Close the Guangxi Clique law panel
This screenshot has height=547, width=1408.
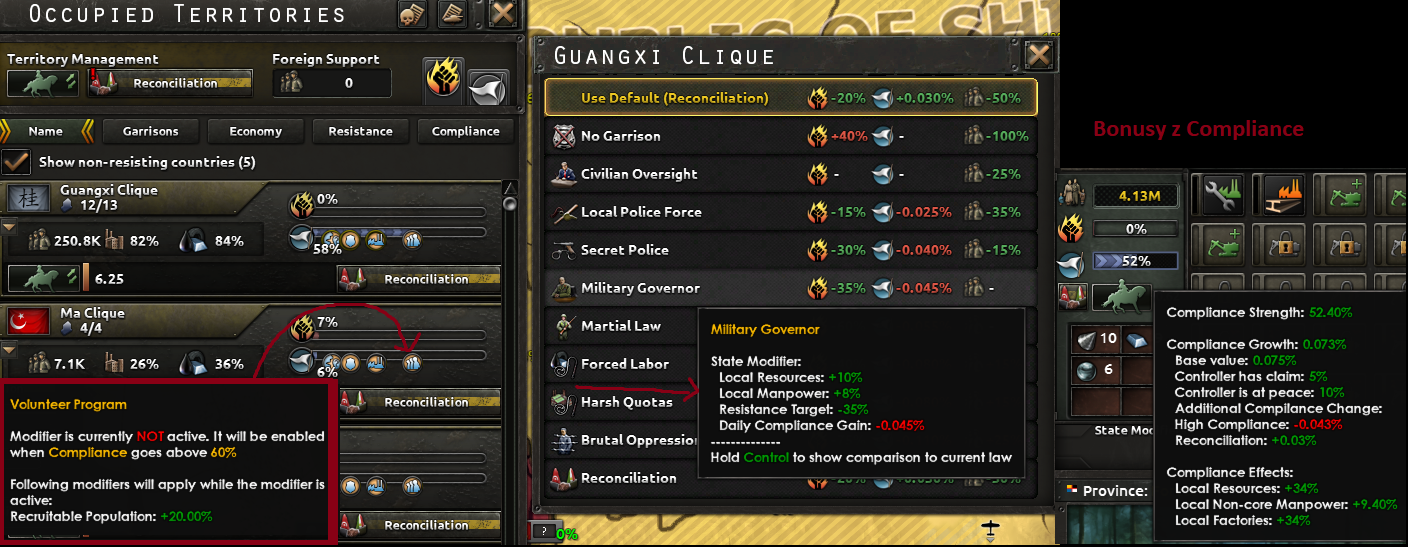click(1039, 55)
